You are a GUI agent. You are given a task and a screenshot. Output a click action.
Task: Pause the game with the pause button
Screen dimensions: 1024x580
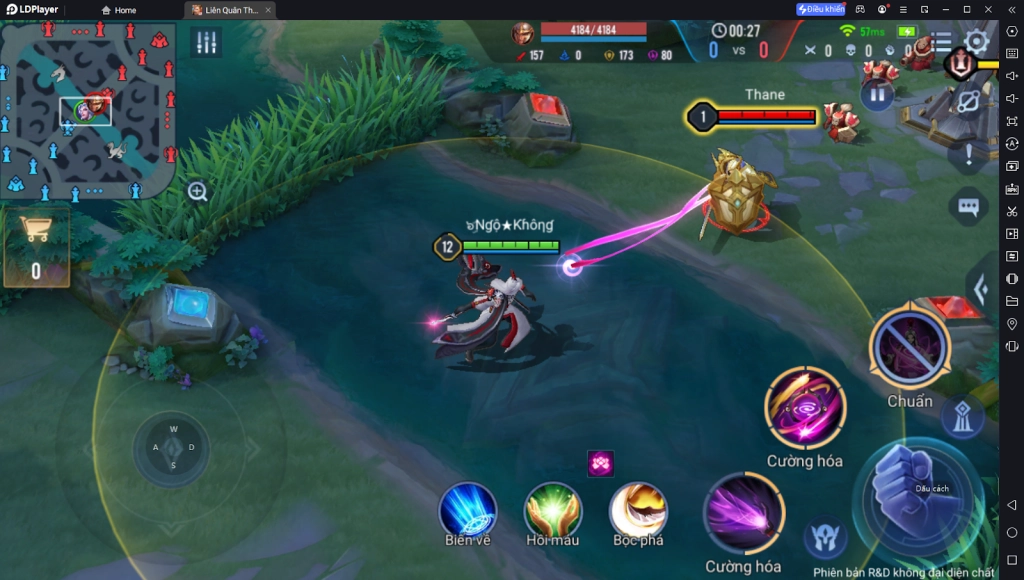[x=876, y=95]
